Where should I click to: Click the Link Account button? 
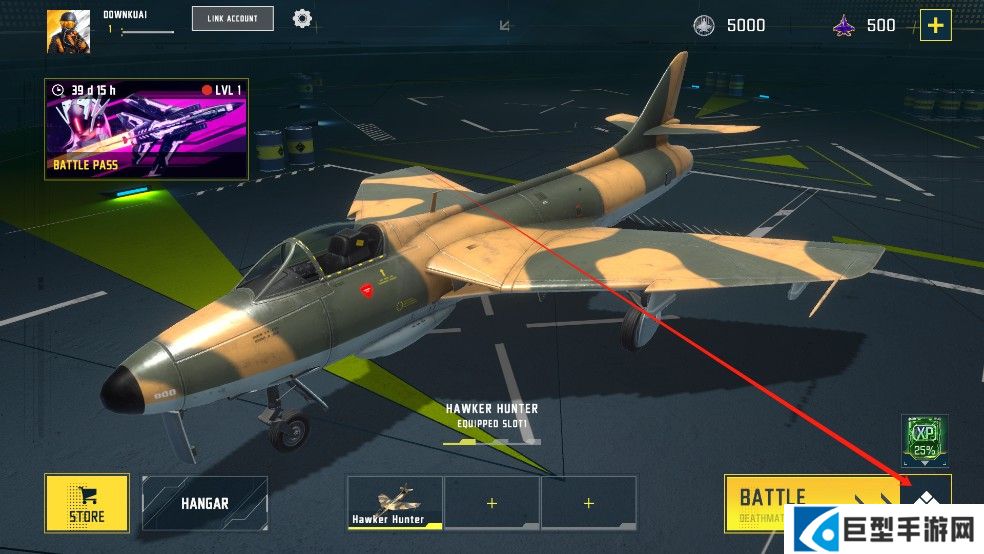coord(232,18)
